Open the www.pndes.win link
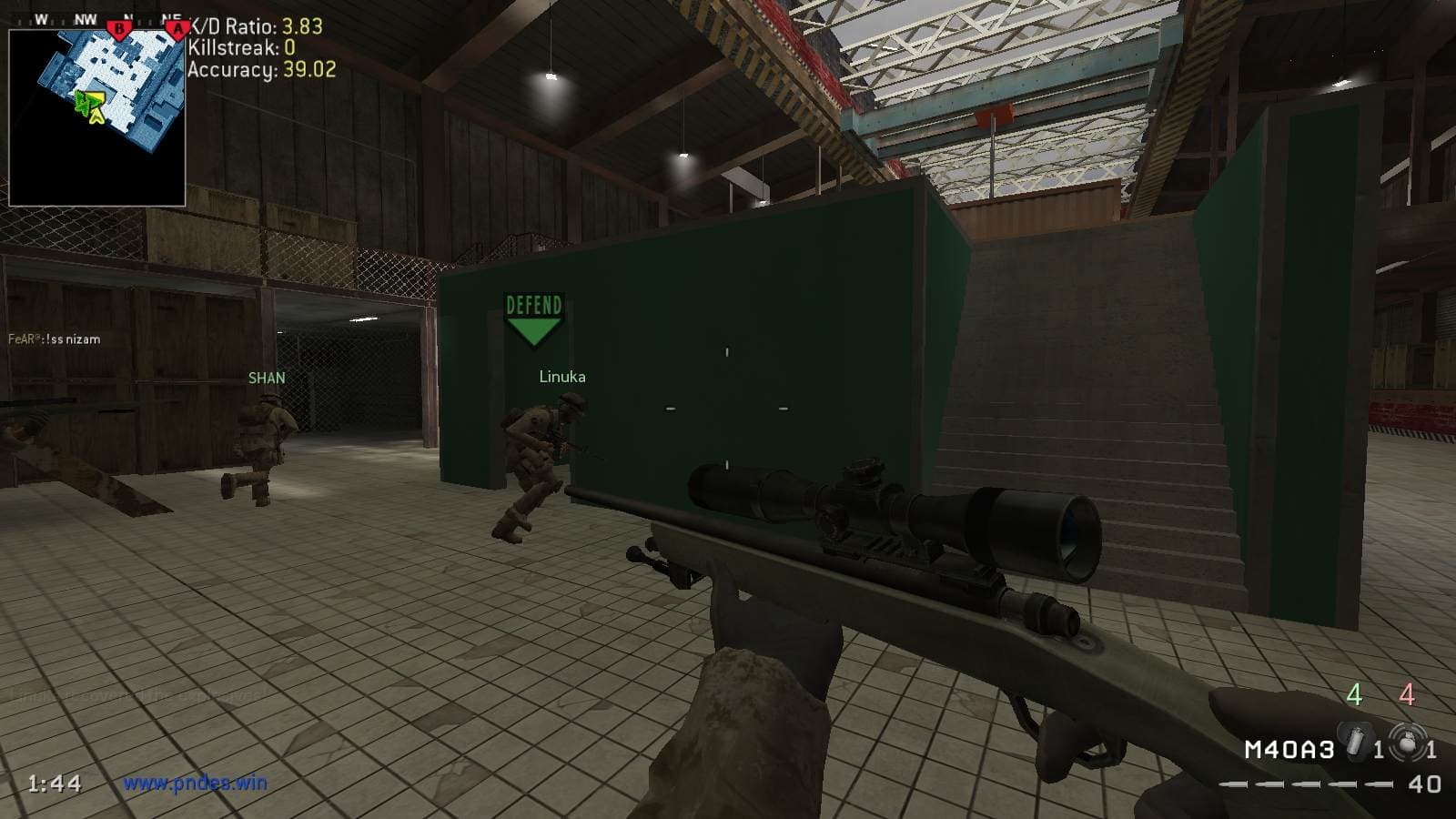1456x819 pixels. point(195,783)
